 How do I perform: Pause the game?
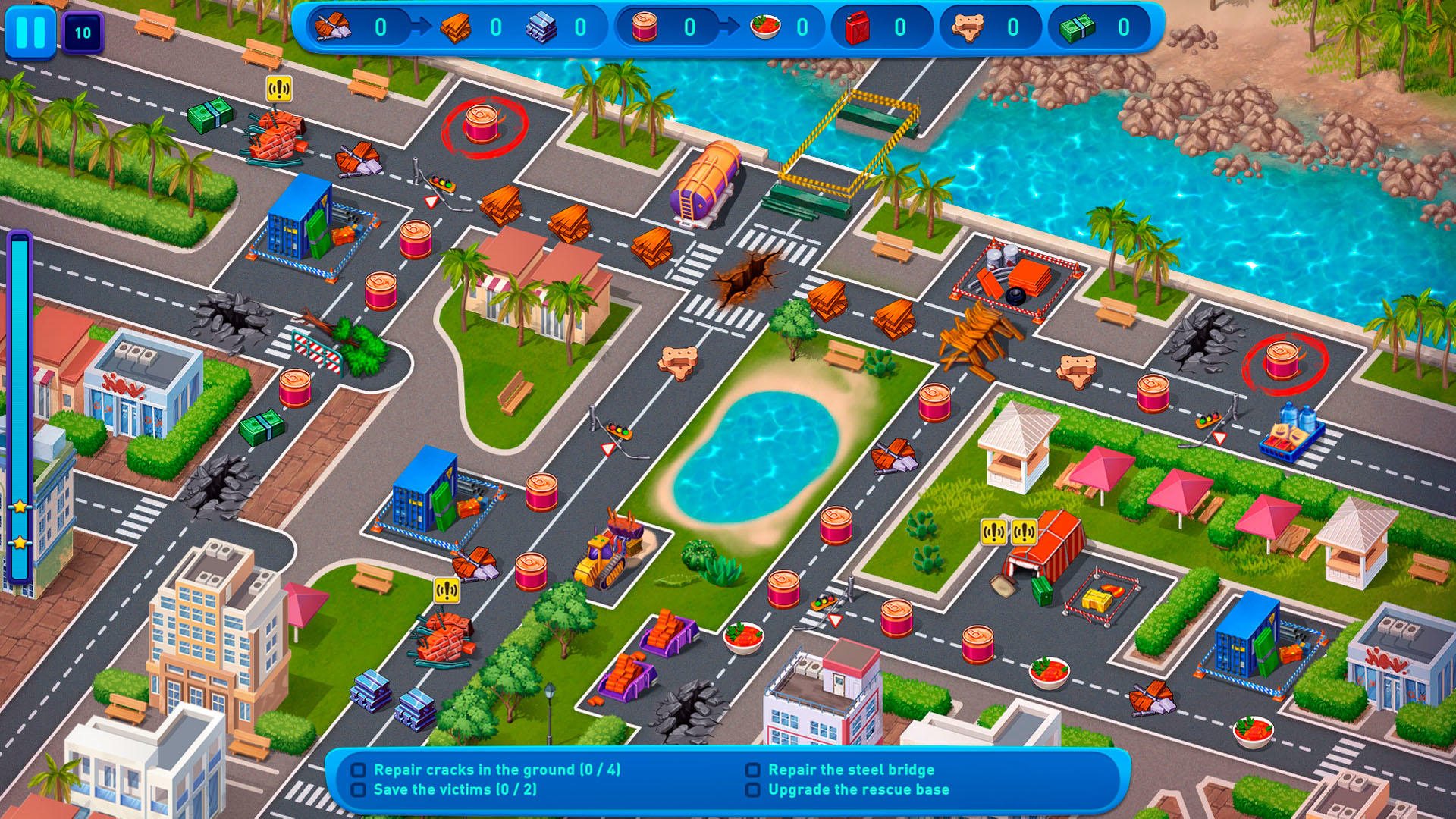coord(30,33)
